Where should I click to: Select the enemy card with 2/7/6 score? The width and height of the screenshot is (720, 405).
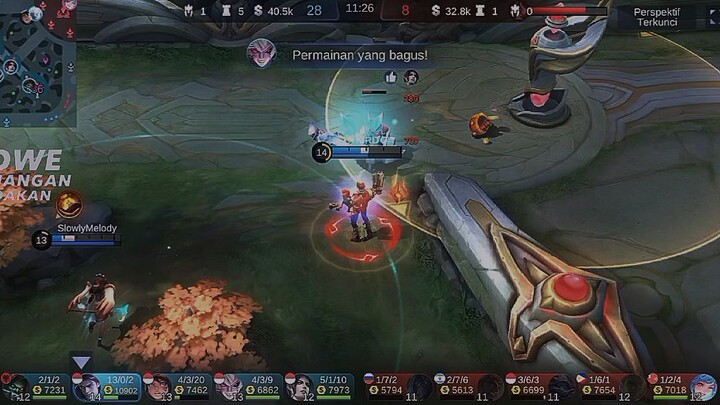coord(468,388)
